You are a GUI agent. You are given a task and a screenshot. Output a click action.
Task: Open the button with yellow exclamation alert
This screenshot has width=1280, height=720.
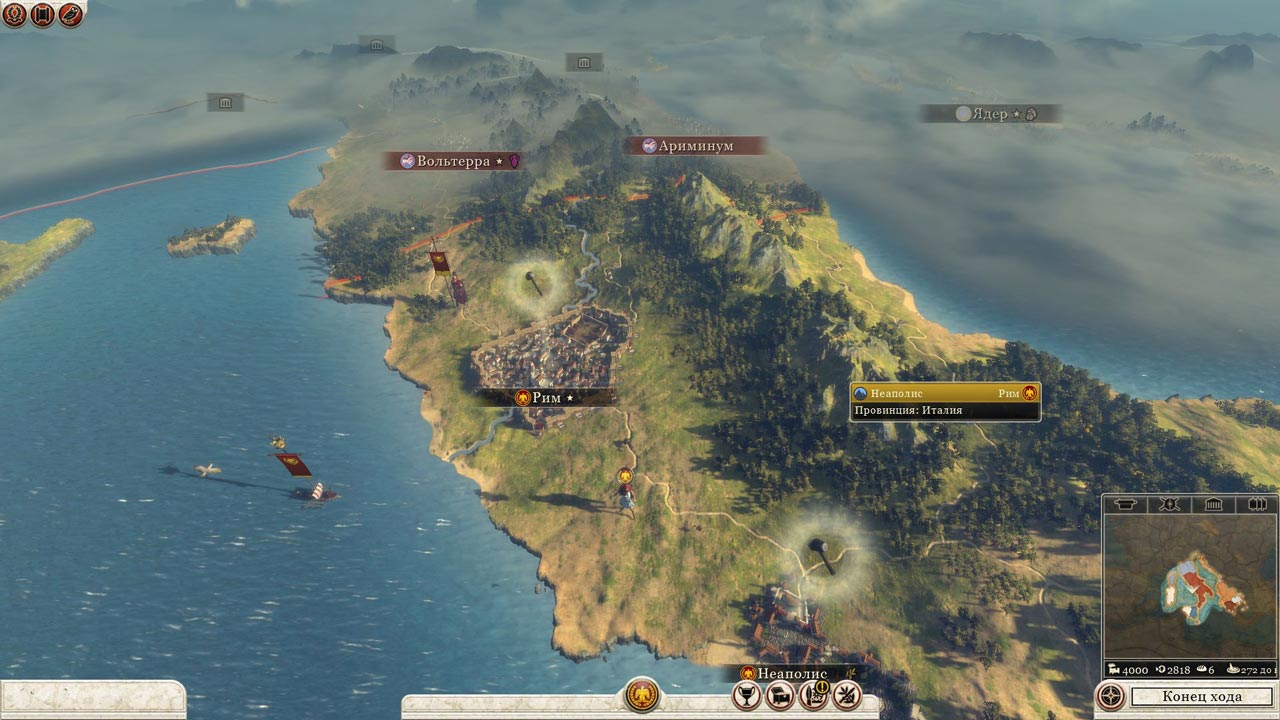tap(814, 694)
